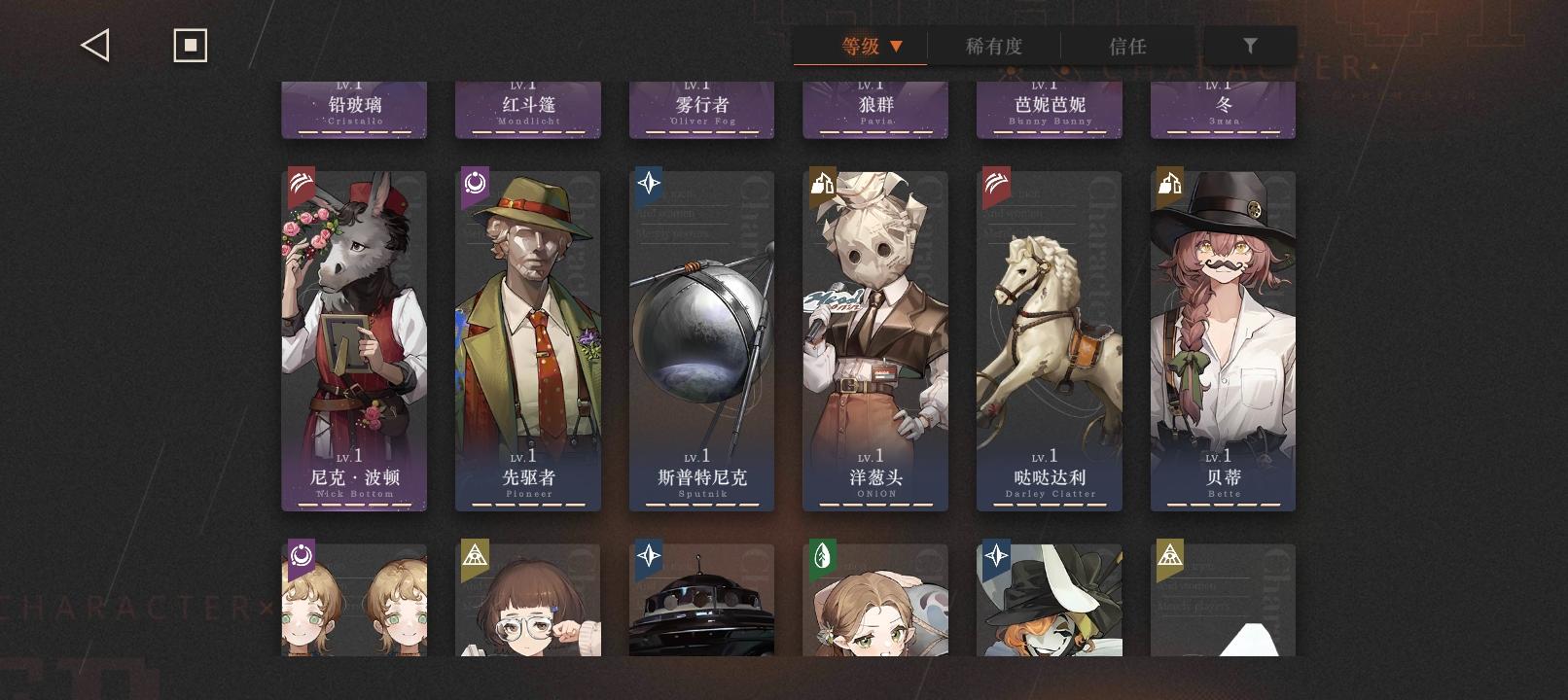Switch to the 信任 sorting tab
The image size is (1568, 700).
(x=1128, y=45)
